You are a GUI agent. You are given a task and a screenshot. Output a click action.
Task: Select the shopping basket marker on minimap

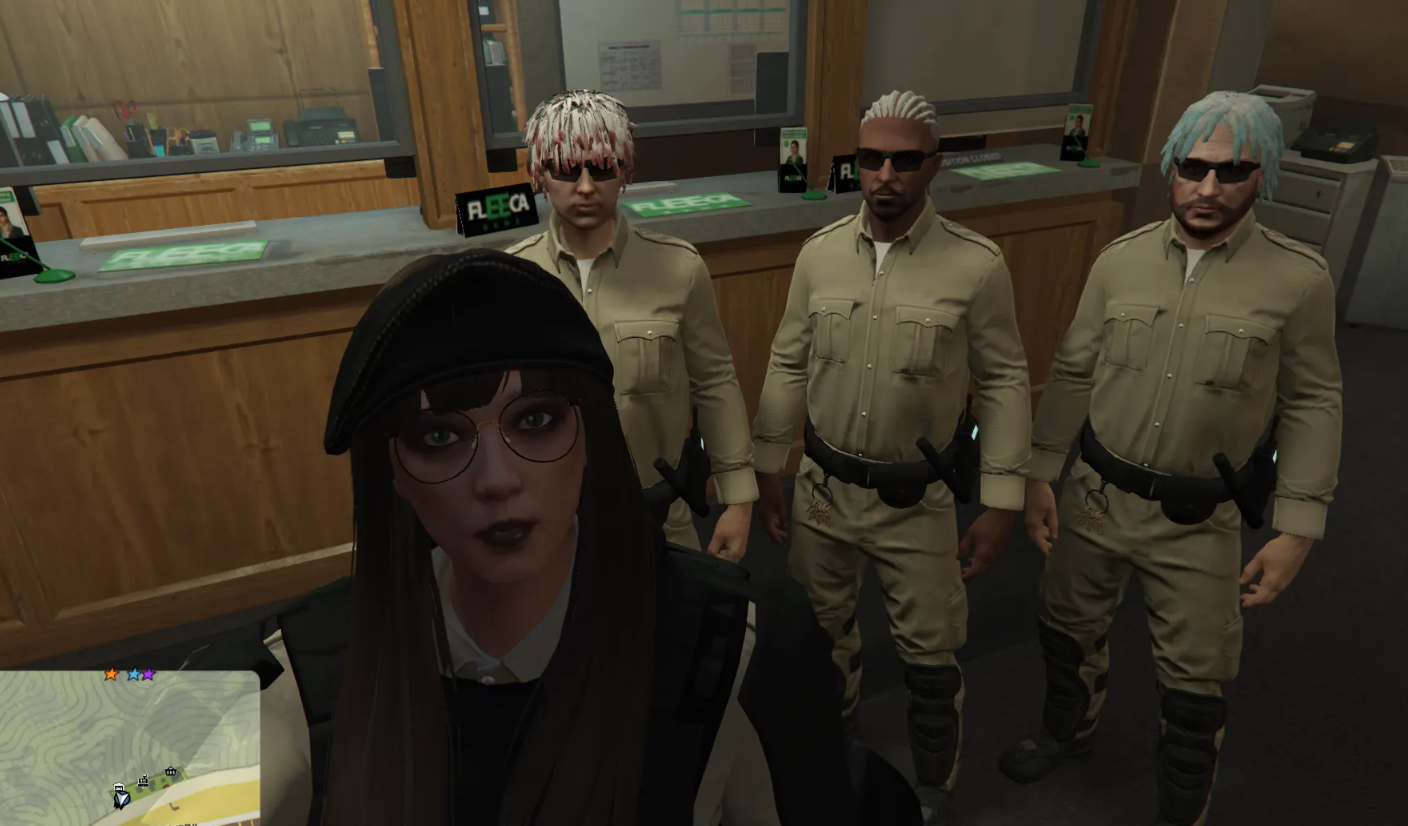coord(171,771)
